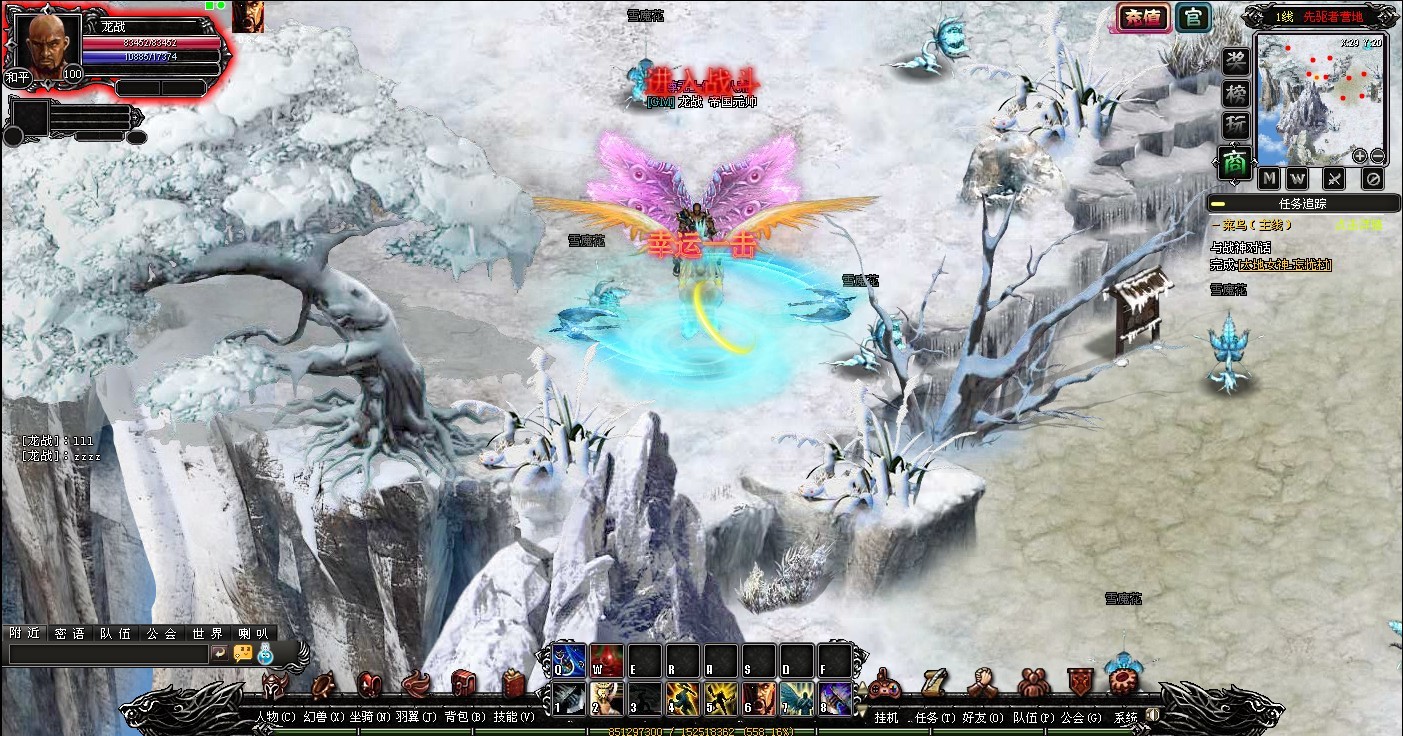The image size is (1403, 736).
Task: Zoom in on the minimap
Action: tap(1360, 156)
